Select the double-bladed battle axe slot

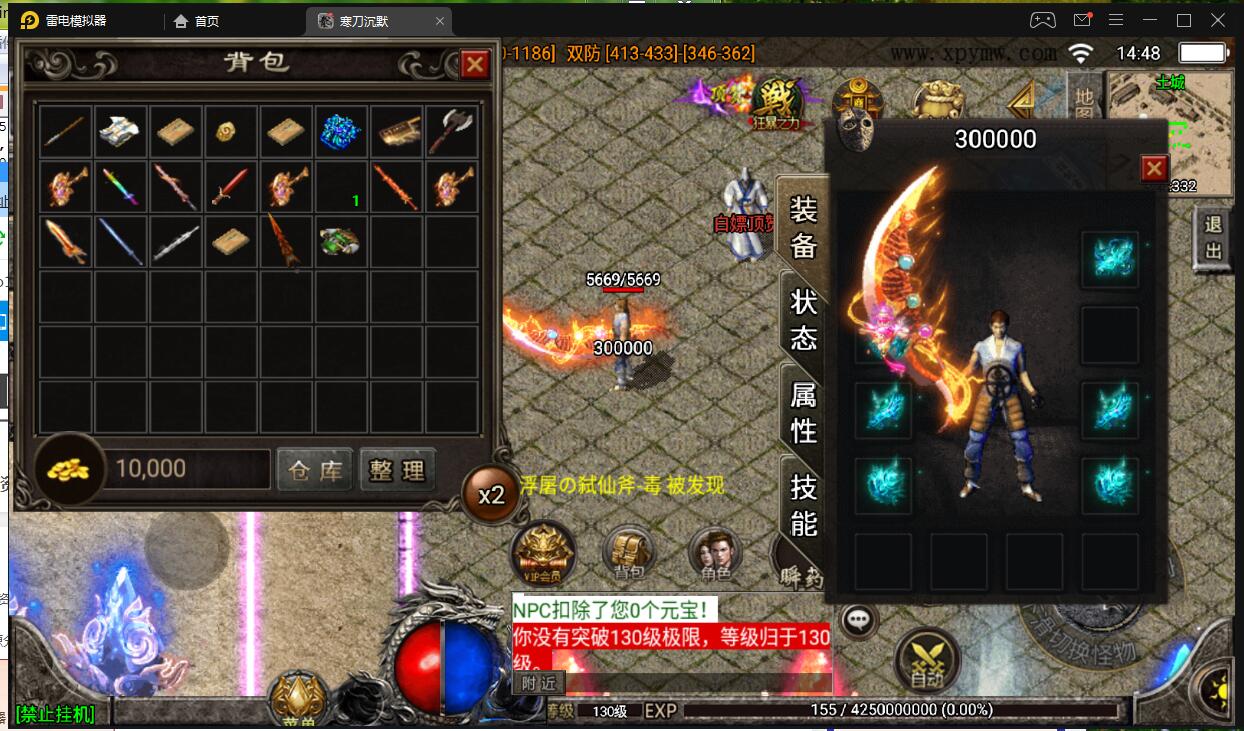click(x=452, y=132)
